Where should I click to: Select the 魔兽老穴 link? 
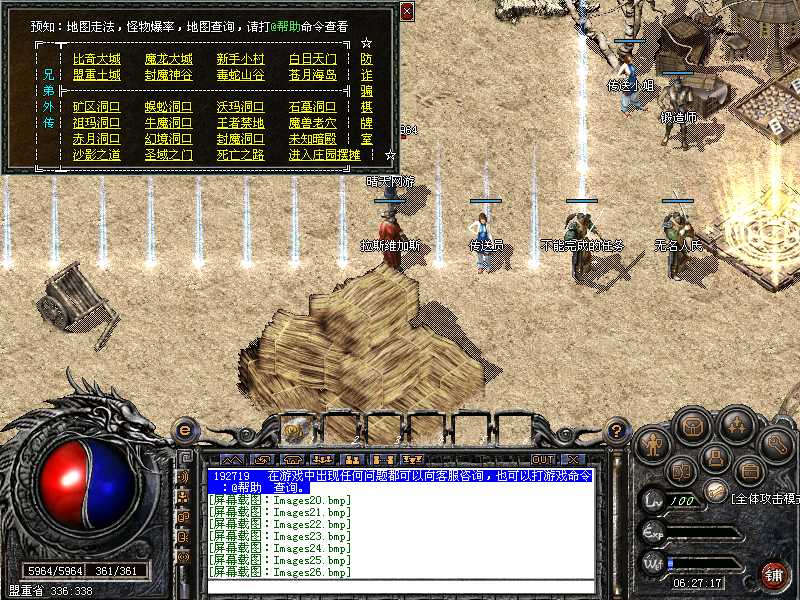[x=312, y=123]
